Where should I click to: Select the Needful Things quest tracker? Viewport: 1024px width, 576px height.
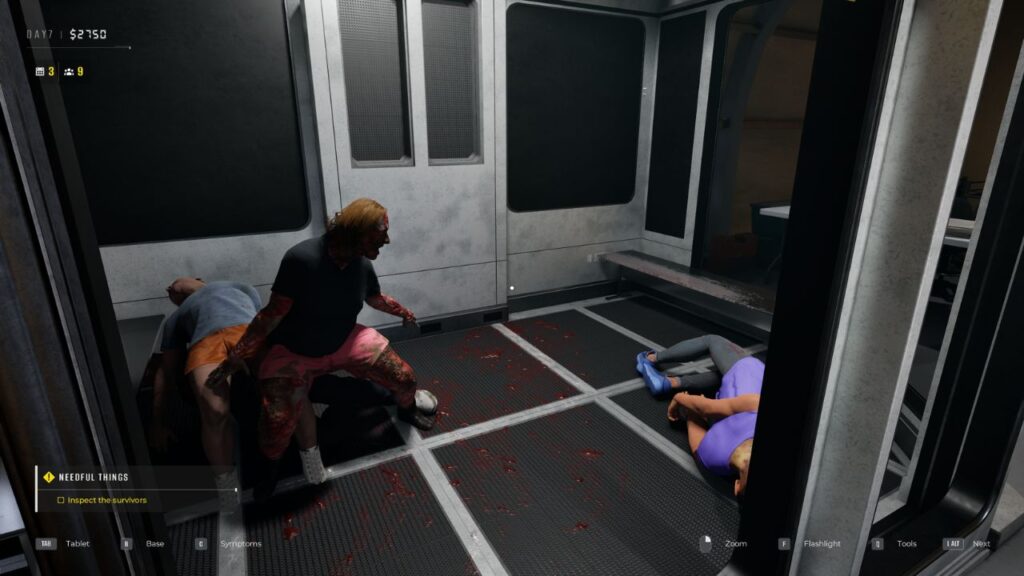pyautogui.click(x=92, y=477)
